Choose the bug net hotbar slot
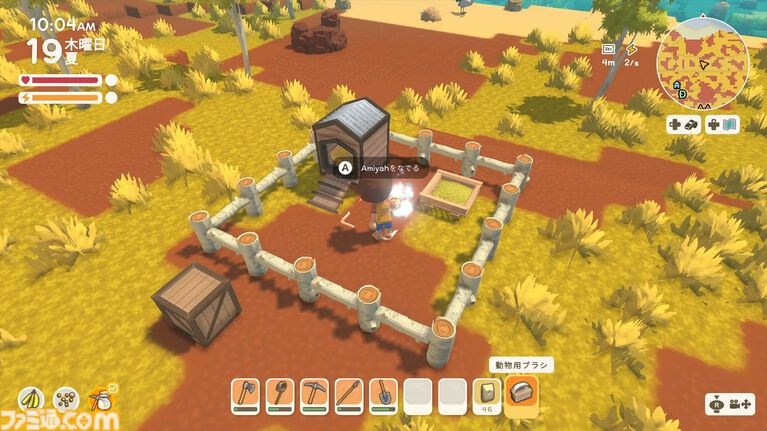Screen dimensions: 767x431 click(280, 395)
